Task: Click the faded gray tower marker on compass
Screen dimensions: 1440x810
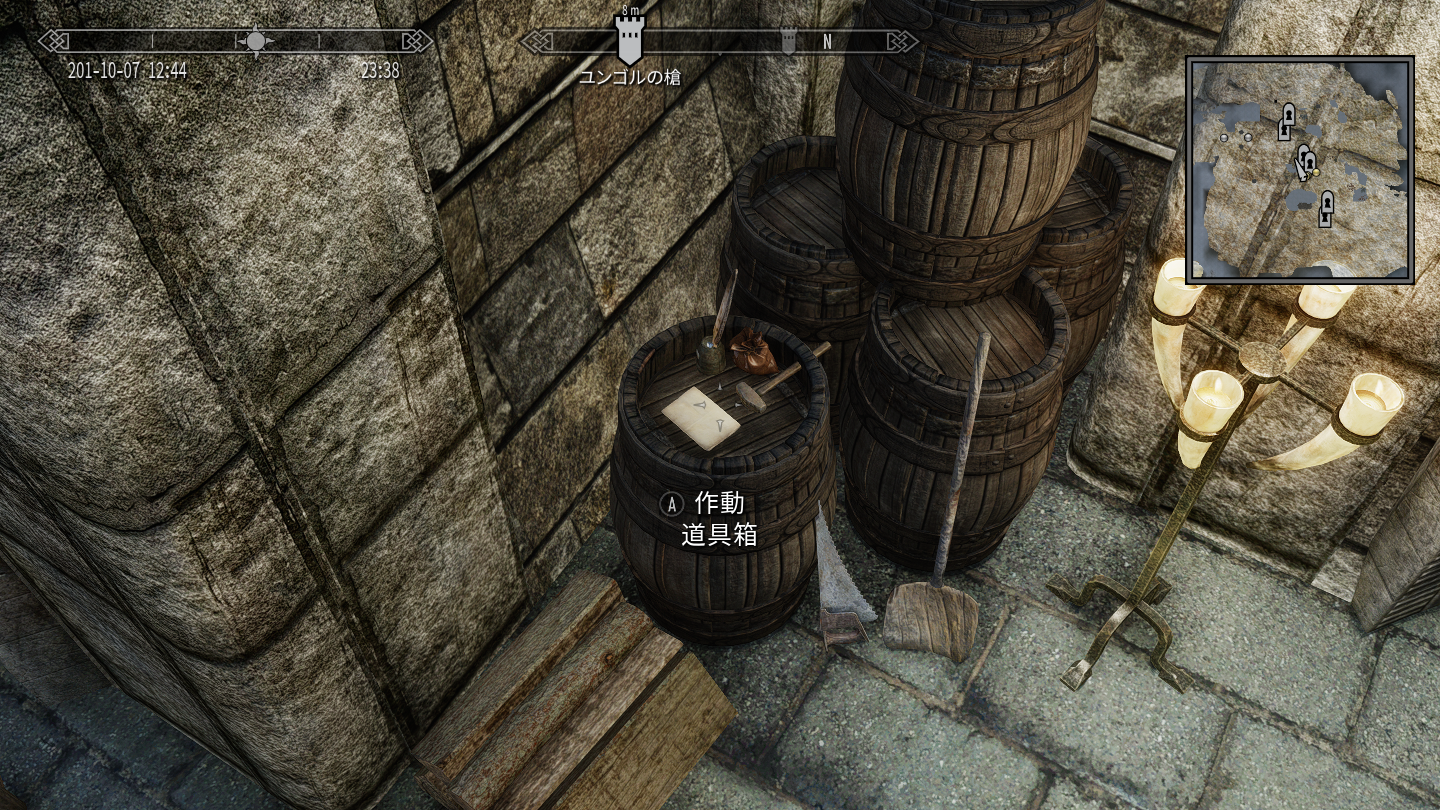Action: coord(788,41)
